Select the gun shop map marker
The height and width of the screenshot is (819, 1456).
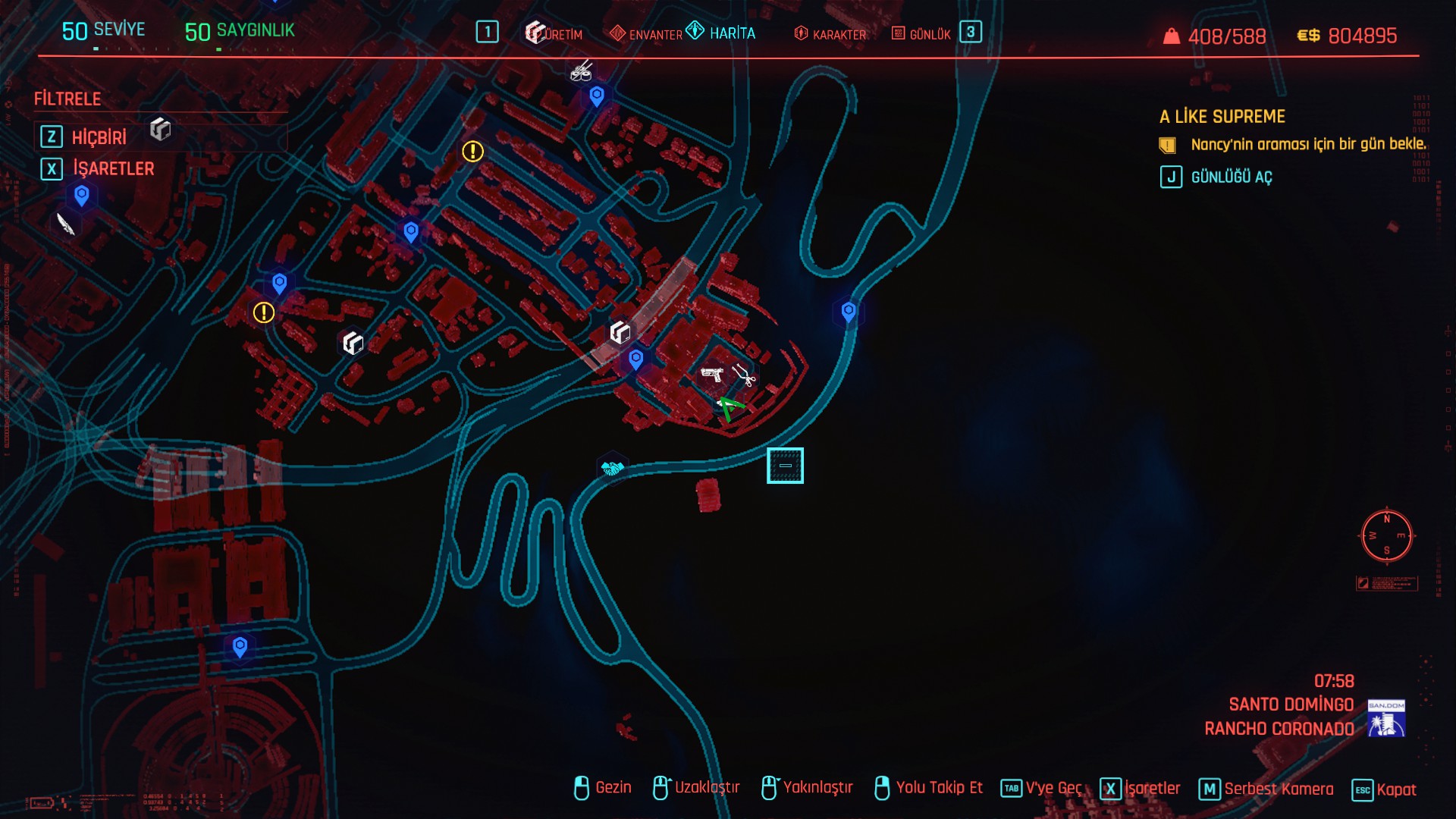tap(712, 374)
